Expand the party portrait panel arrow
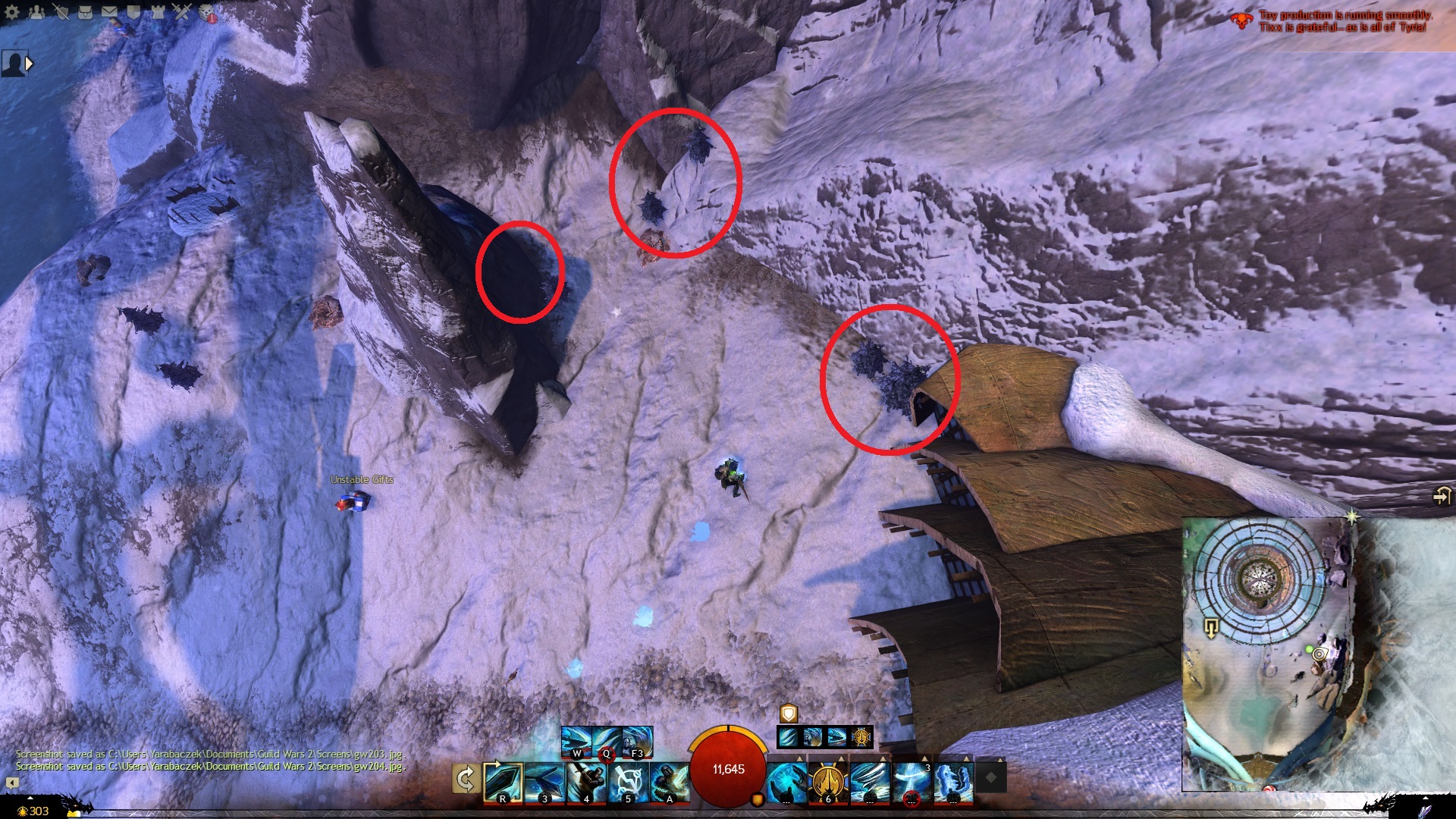The width and height of the screenshot is (1456, 819). click(30, 64)
